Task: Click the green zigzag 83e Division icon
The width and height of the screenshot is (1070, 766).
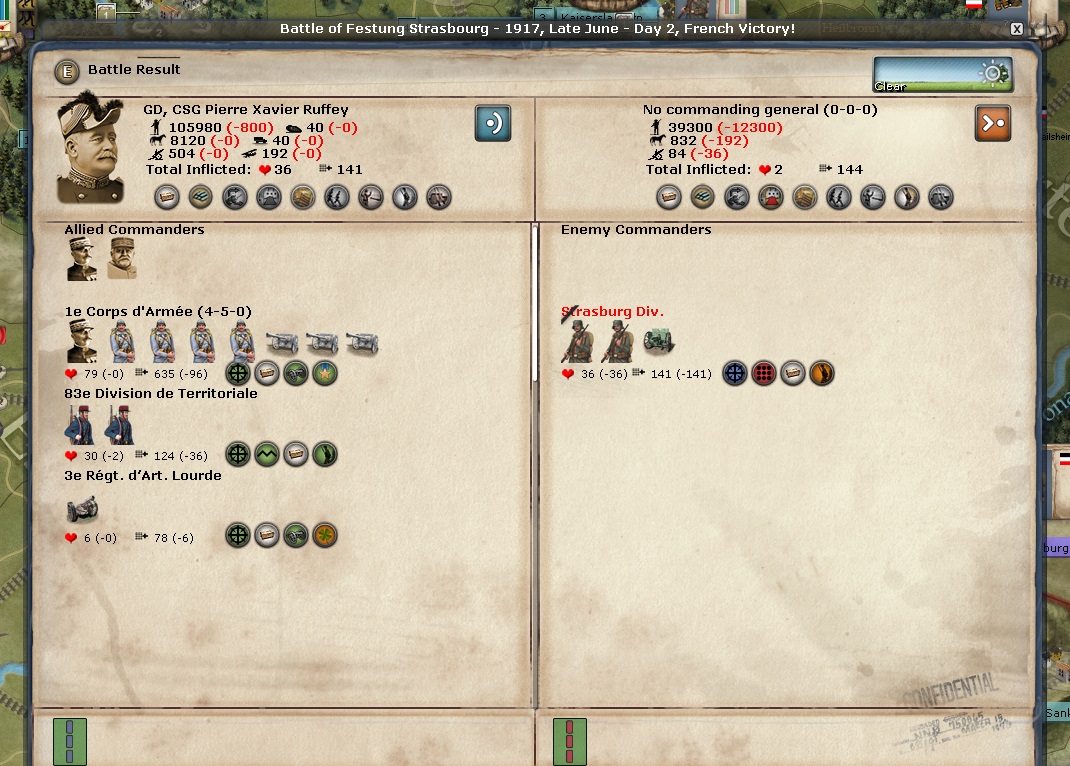Action: pyautogui.click(x=266, y=455)
